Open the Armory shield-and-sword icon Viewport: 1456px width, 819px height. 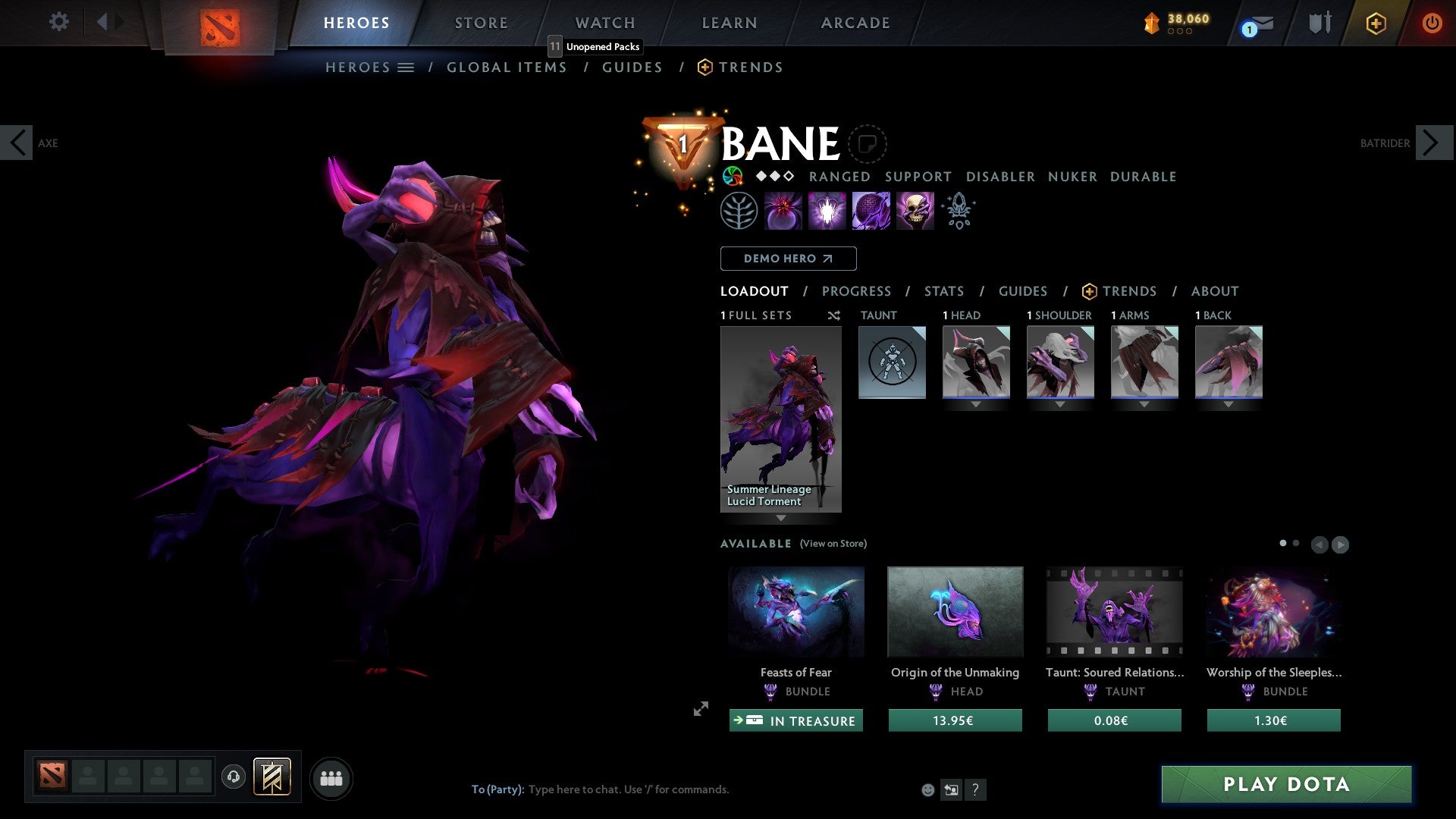(x=1319, y=23)
